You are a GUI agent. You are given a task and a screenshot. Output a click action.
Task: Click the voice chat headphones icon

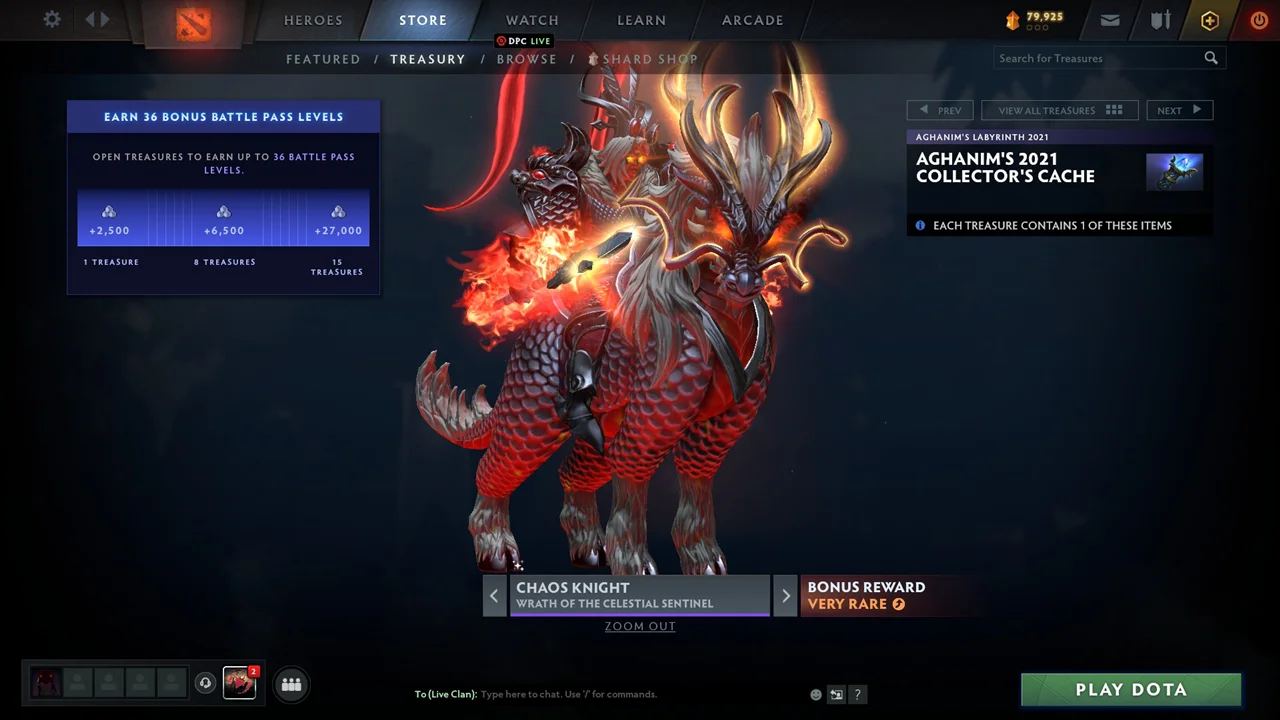(206, 683)
